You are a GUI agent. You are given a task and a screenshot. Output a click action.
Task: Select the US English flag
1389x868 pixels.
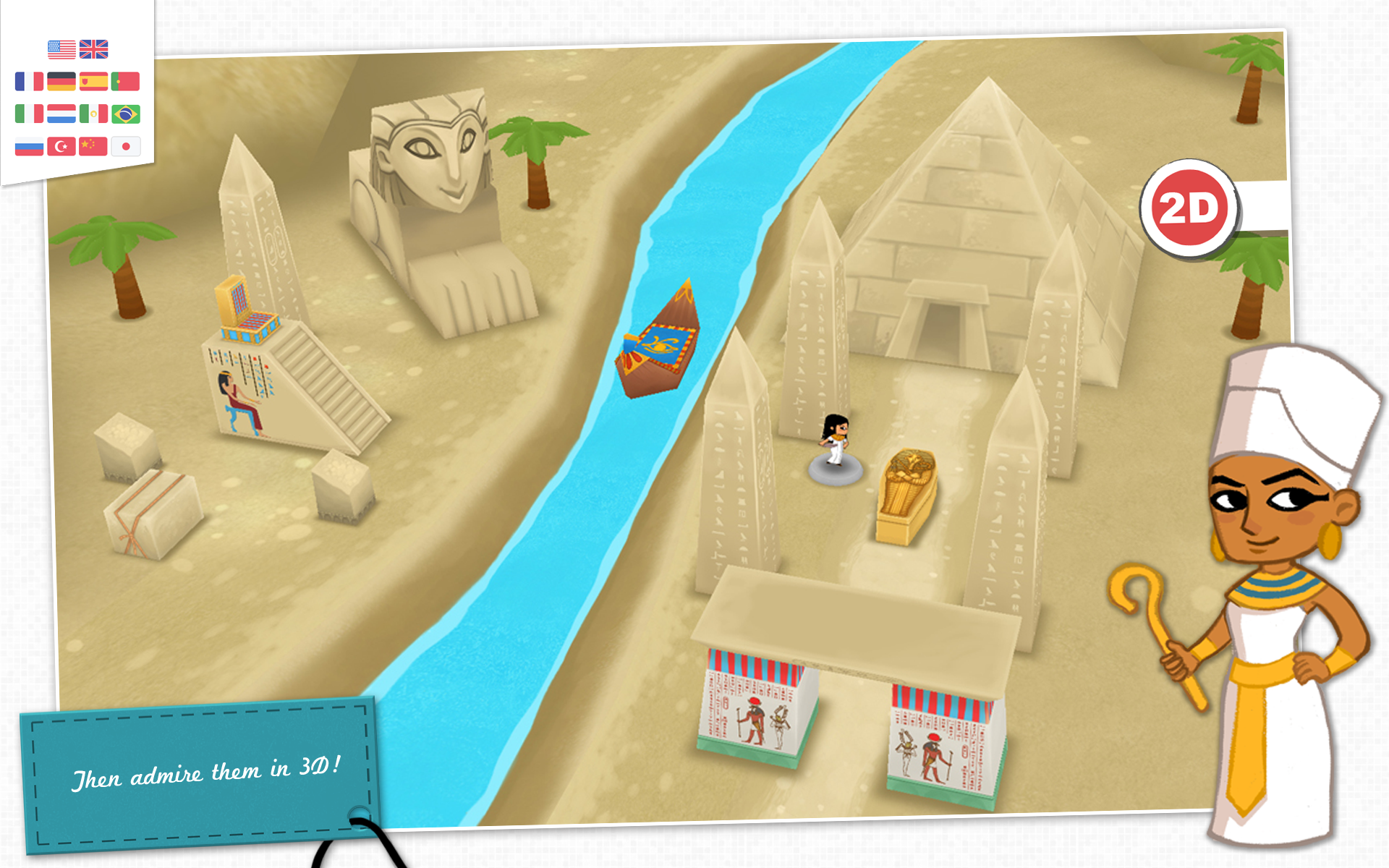click(61, 49)
